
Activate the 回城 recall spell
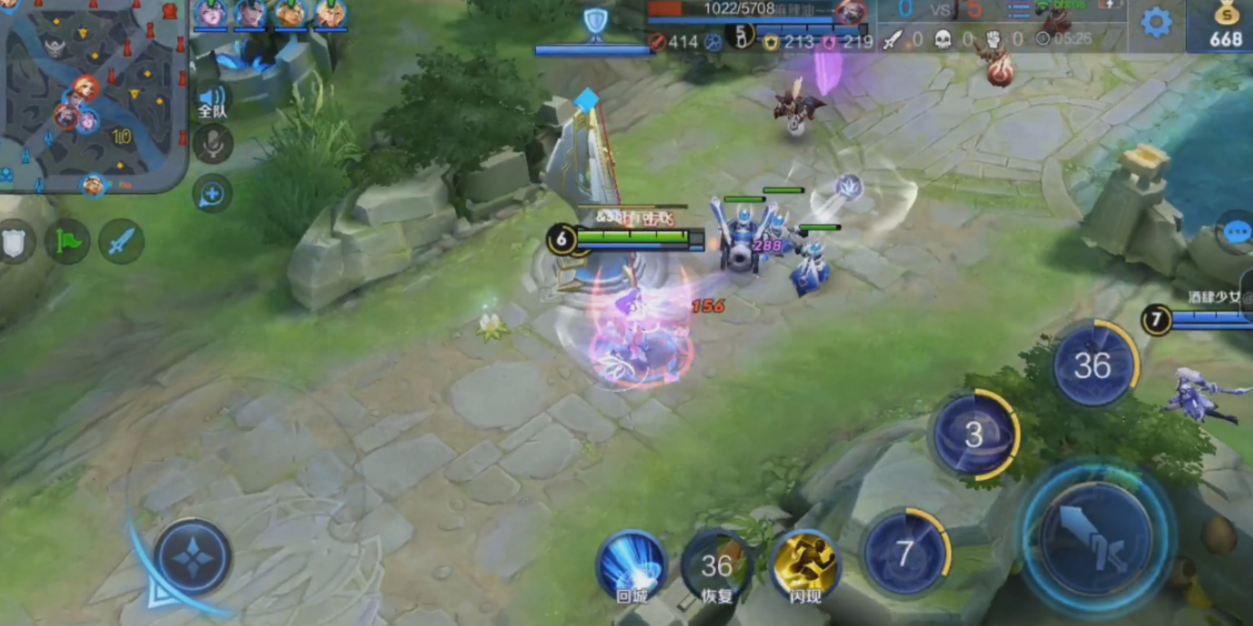(x=631, y=565)
